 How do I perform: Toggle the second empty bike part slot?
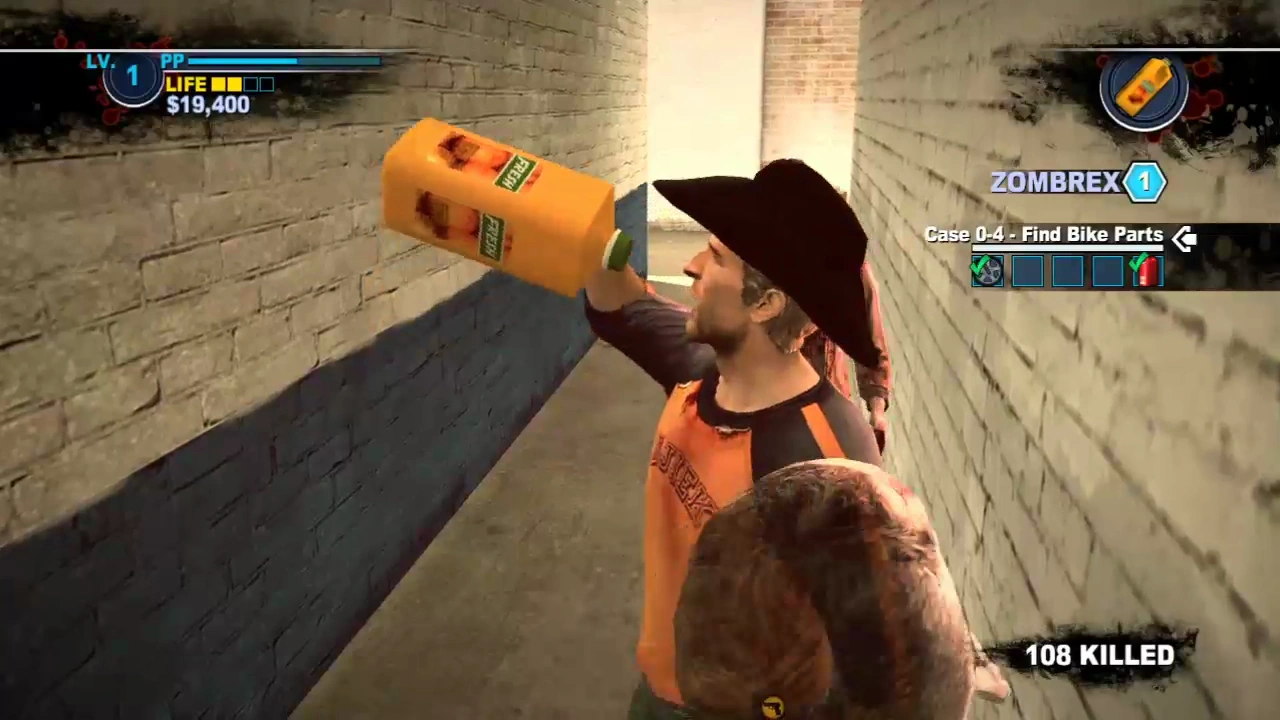pos(1067,270)
